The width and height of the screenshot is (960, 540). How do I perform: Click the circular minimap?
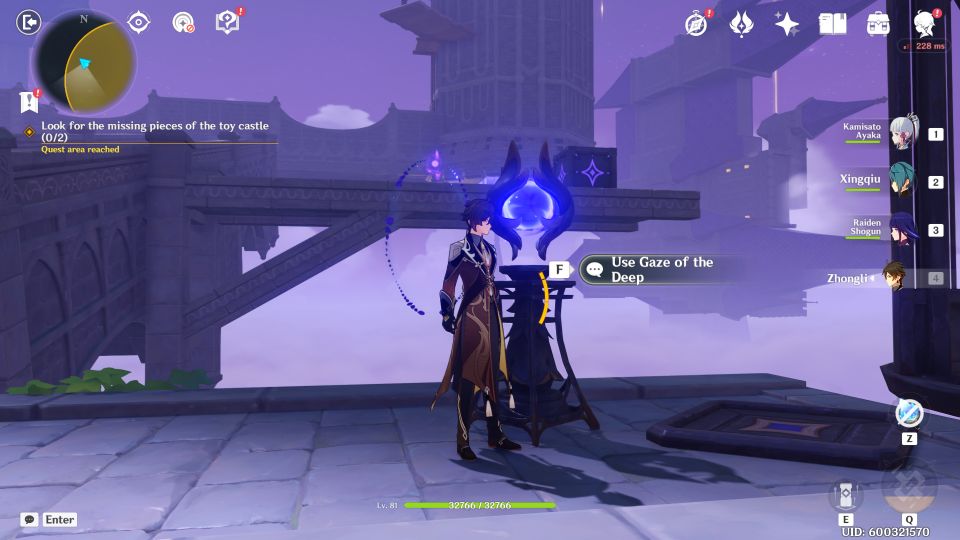(x=84, y=62)
